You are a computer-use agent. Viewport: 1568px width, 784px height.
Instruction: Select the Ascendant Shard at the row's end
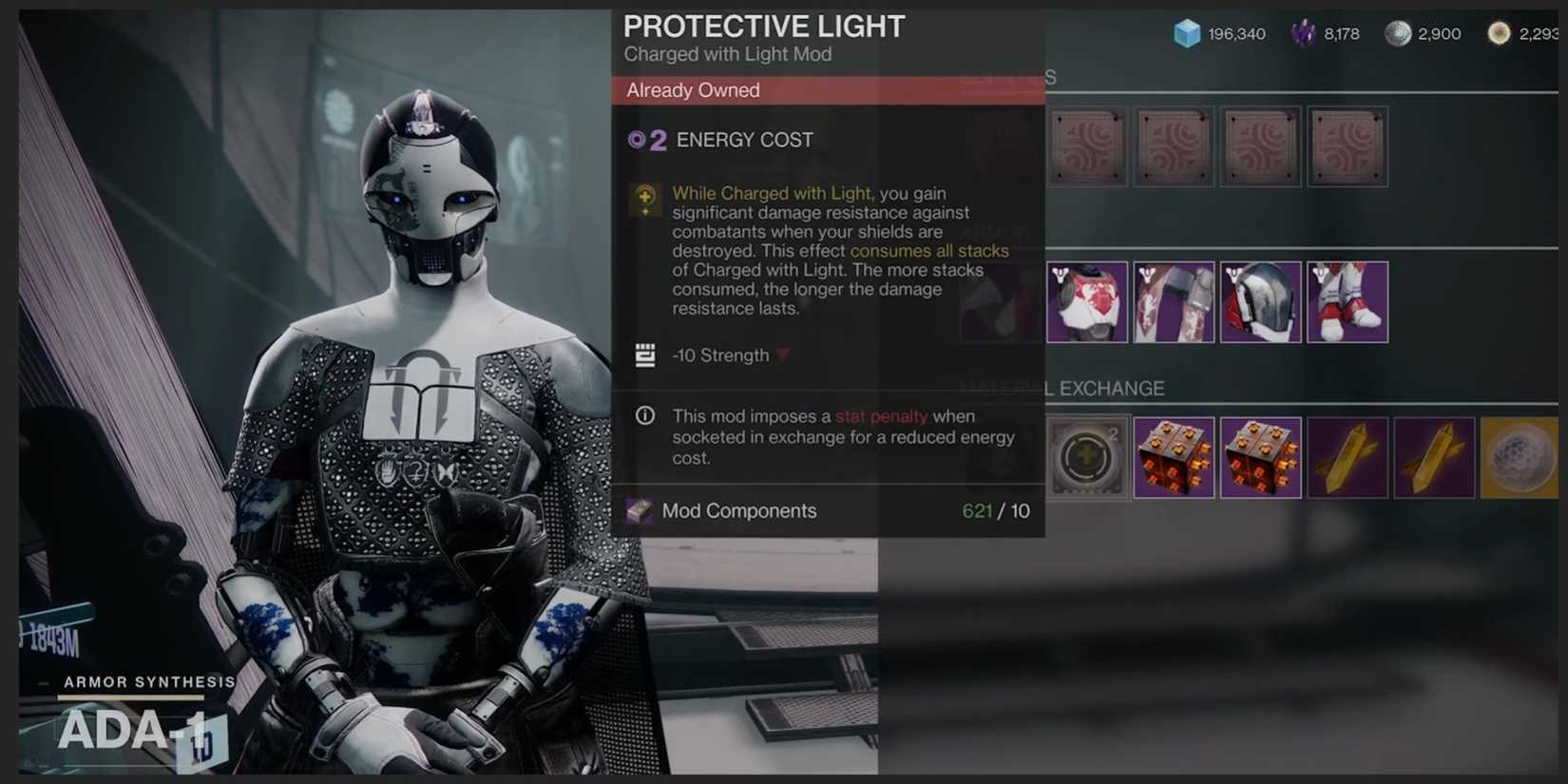coord(1520,458)
